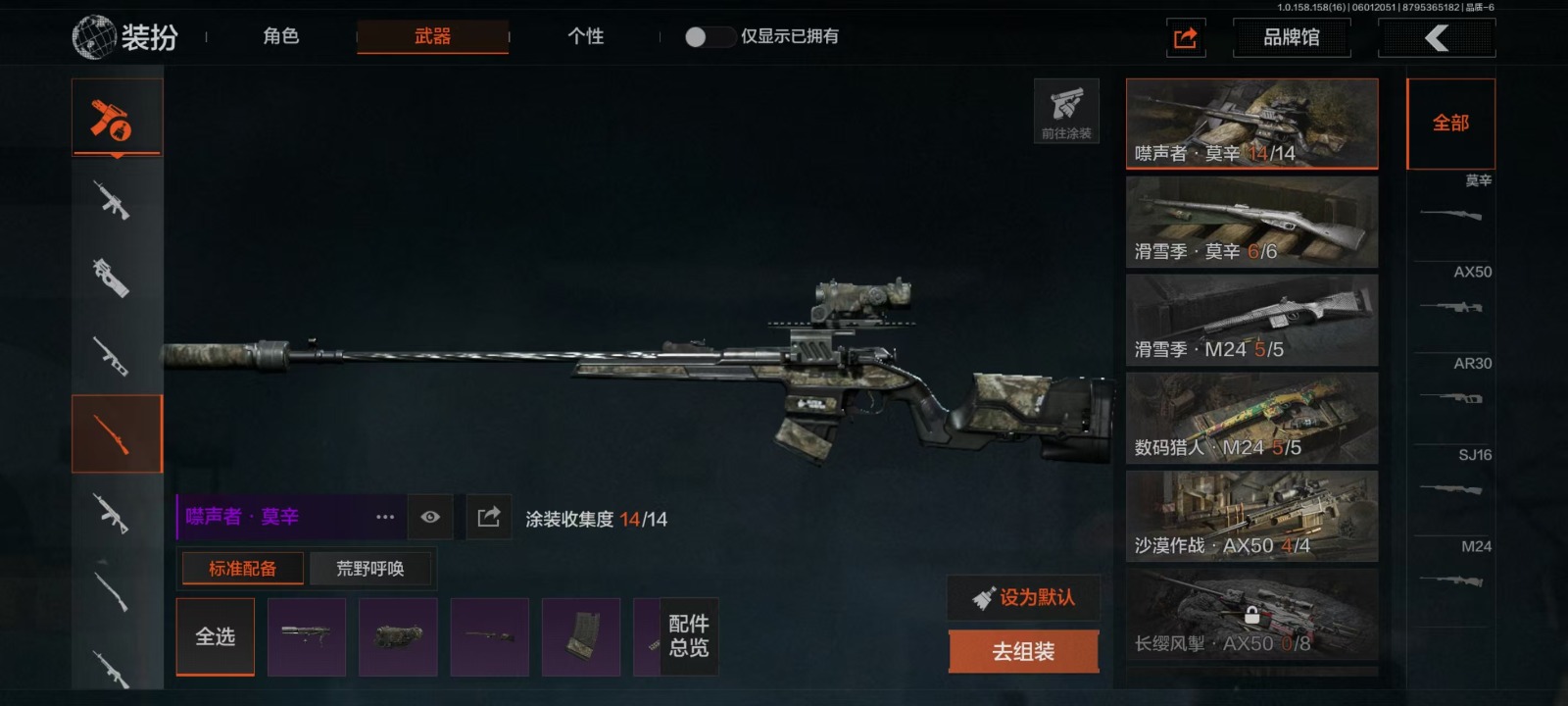Viewport: 1568px width, 706px height.
Task: Click the share icon in top bar
Action: pyautogui.click(x=1185, y=37)
